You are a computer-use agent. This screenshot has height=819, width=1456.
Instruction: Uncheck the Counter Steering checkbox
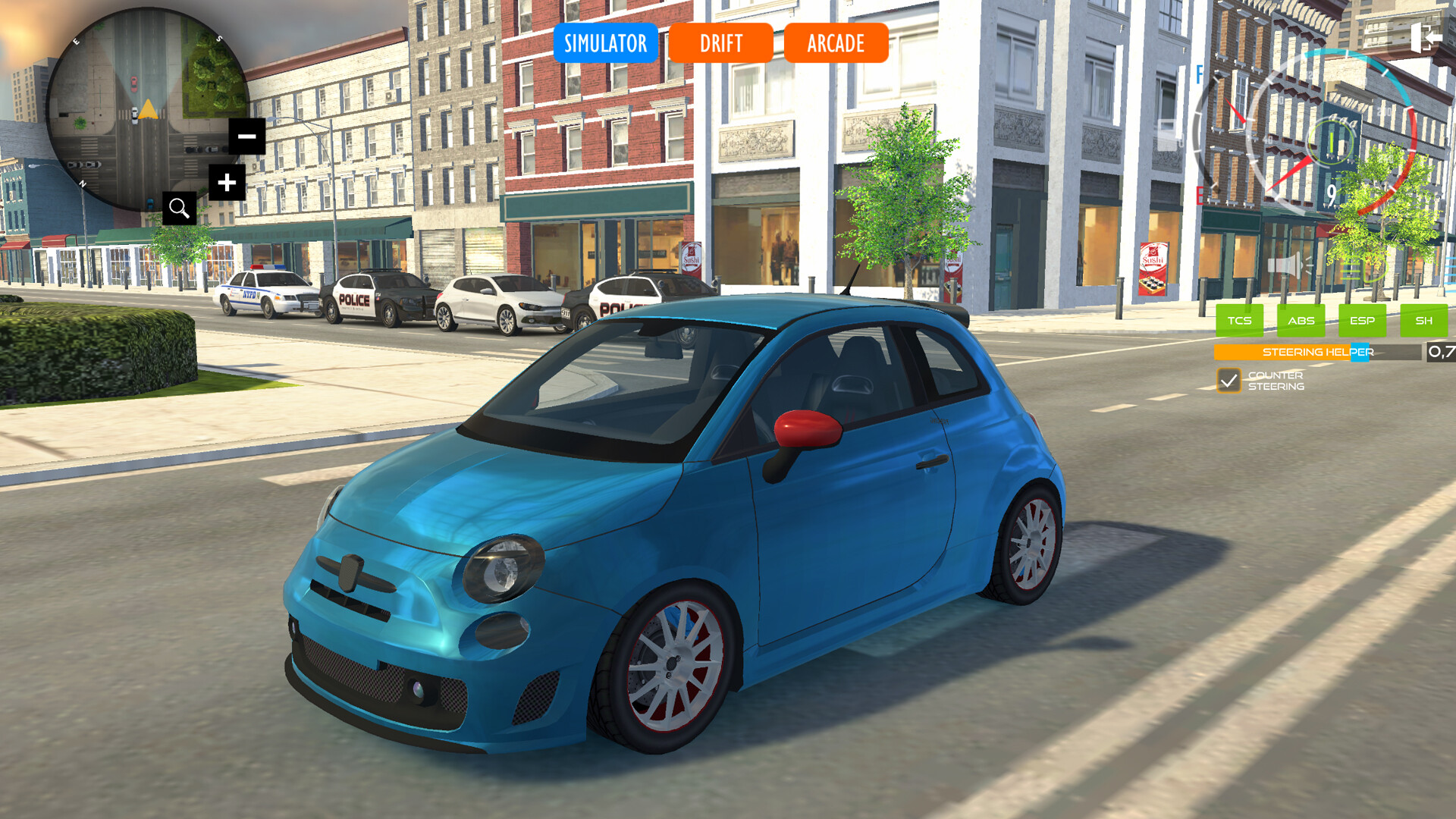pyautogui.click(x=1232, y=381)
